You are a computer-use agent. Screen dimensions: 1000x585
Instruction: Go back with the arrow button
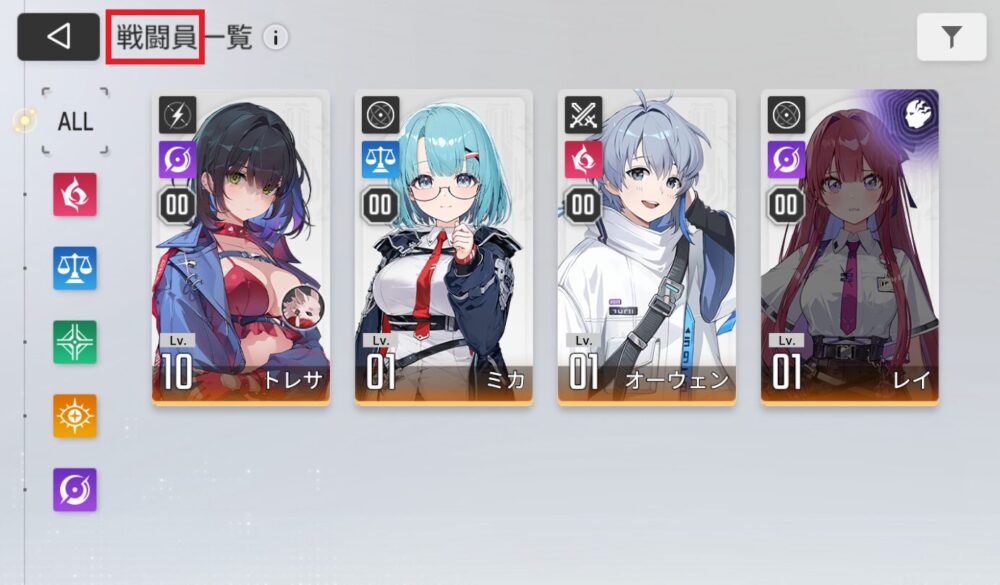(58, 37)
